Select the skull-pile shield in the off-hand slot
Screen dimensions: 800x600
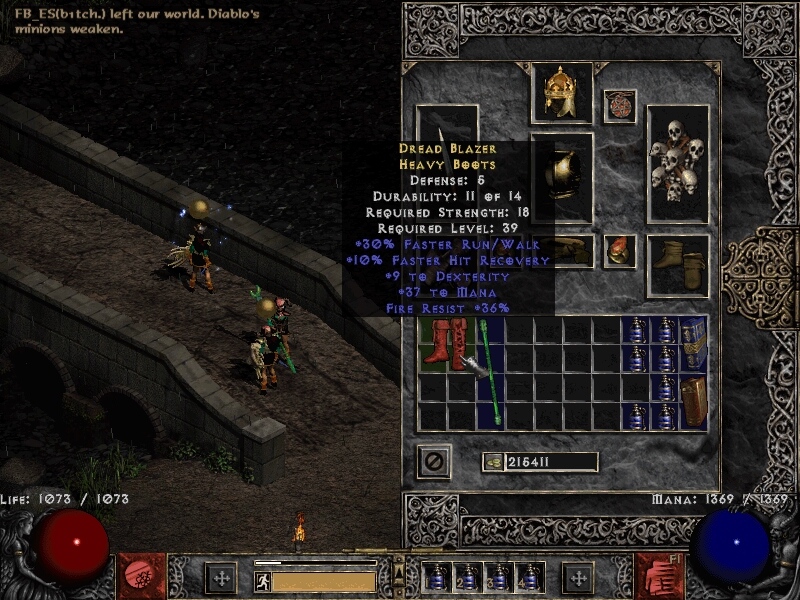coord(677,164)
